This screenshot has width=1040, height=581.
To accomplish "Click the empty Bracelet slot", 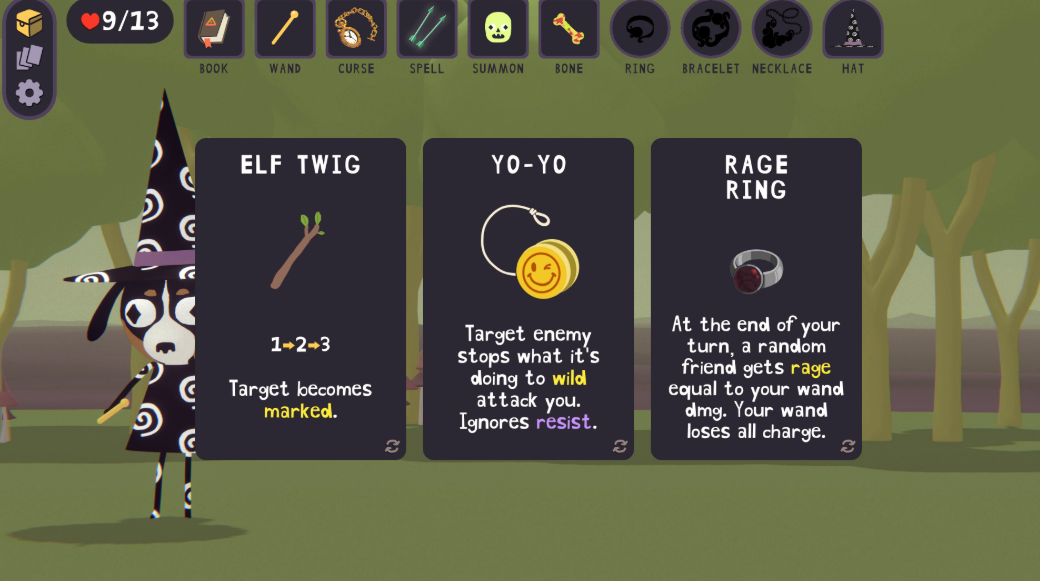I will [711, 29].
